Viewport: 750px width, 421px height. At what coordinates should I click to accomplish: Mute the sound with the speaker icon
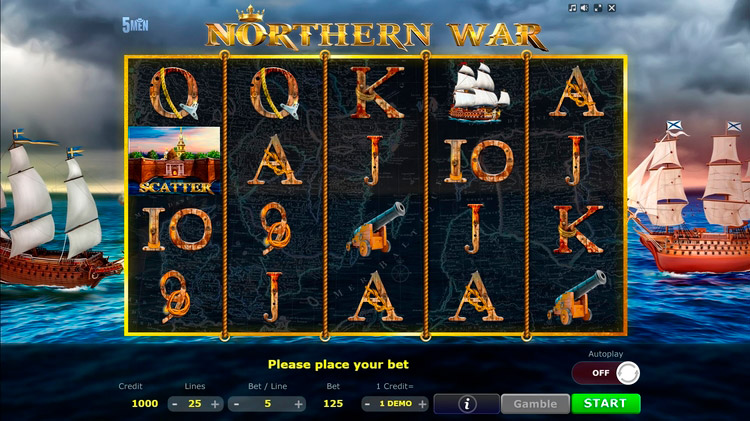[585, 8]
